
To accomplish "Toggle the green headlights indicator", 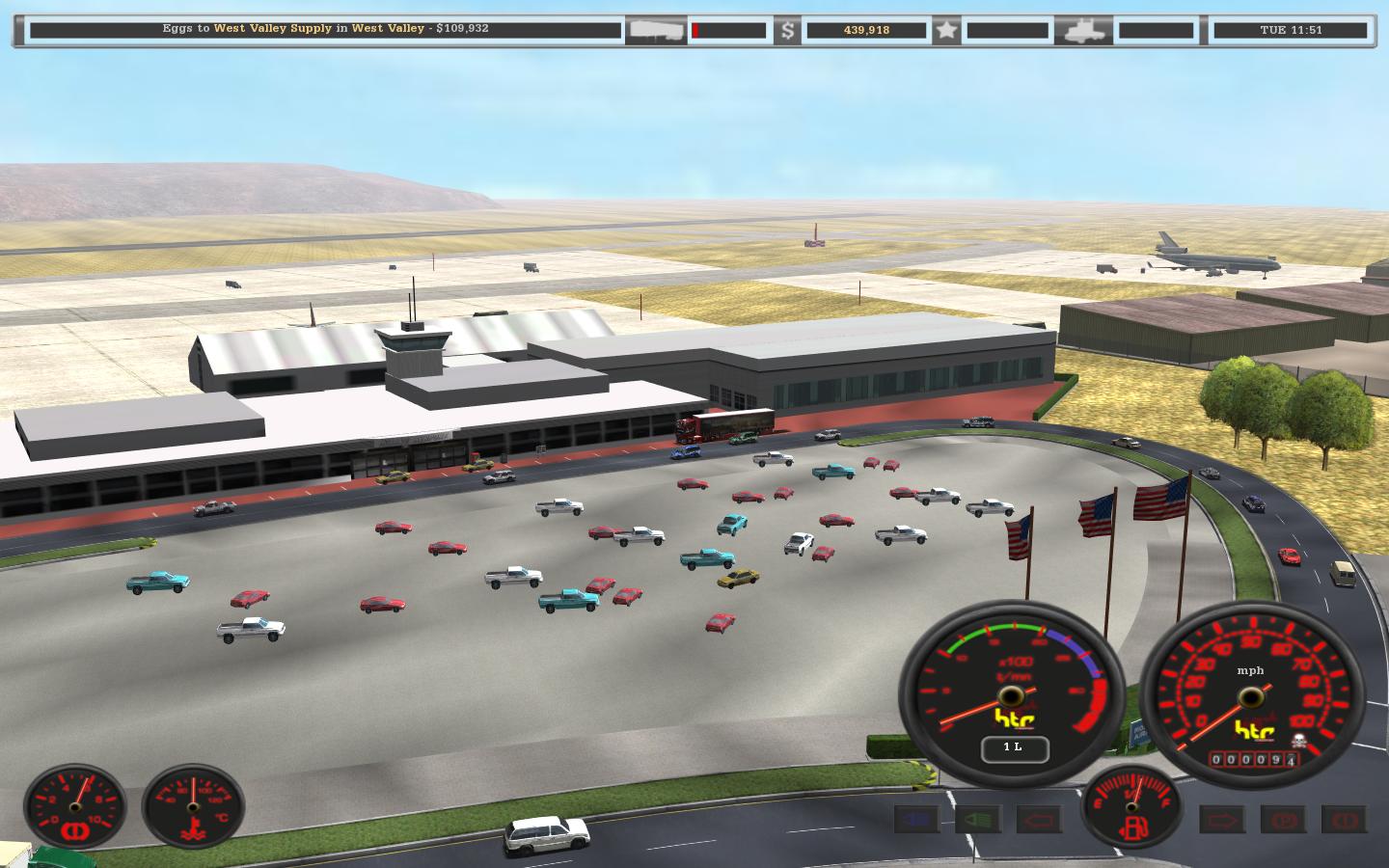I will point(977,821).
